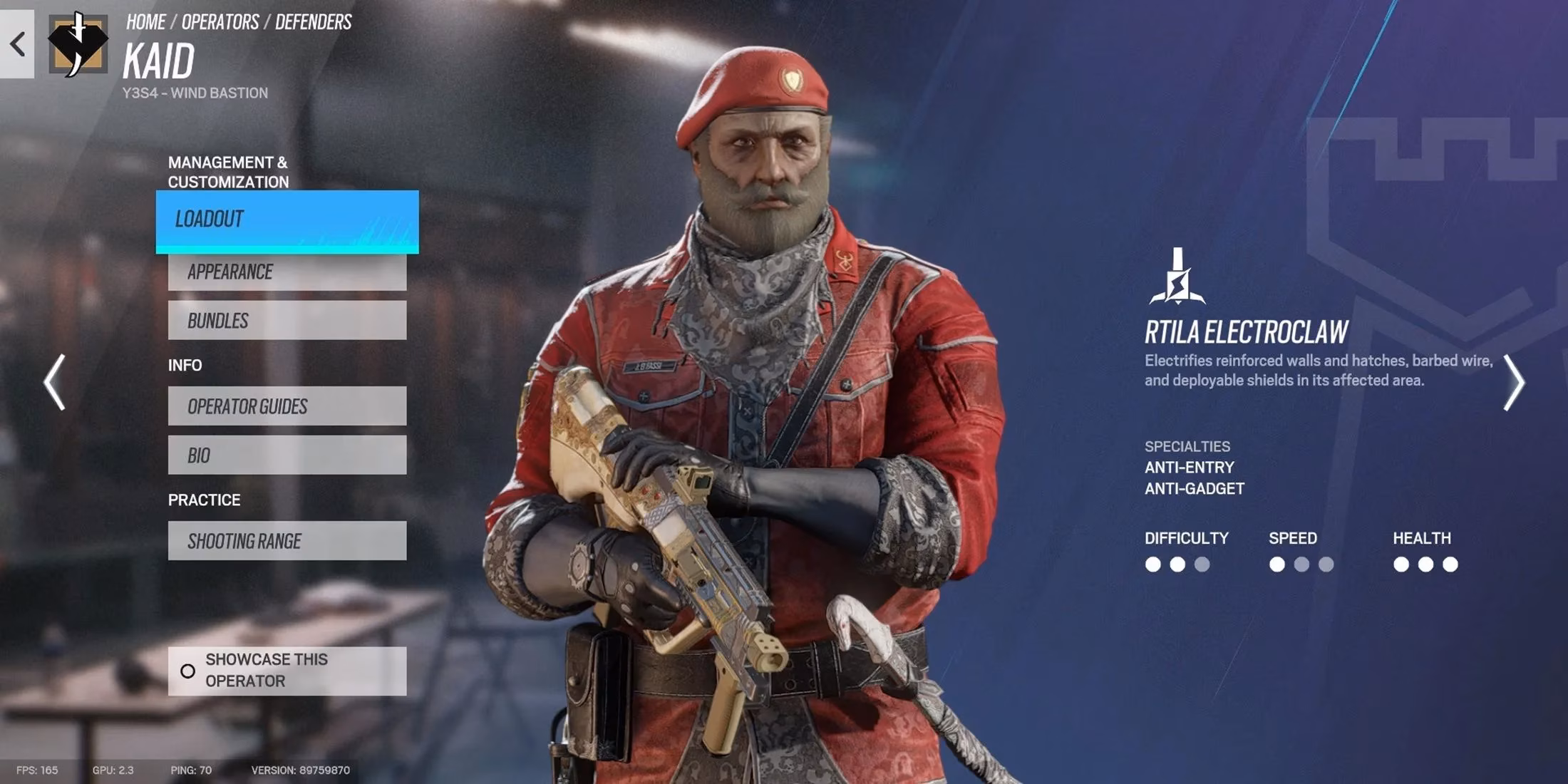
Task: Select DEFENDERS from the breadcrumb
Action: point(311,21)
